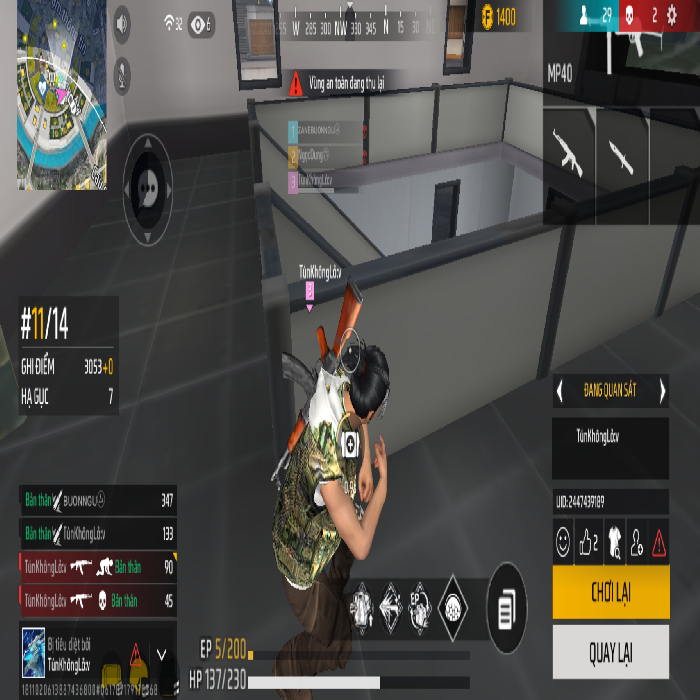Select the knife melee weapon slot
The image size is (700, 700).
coord(620,150)
